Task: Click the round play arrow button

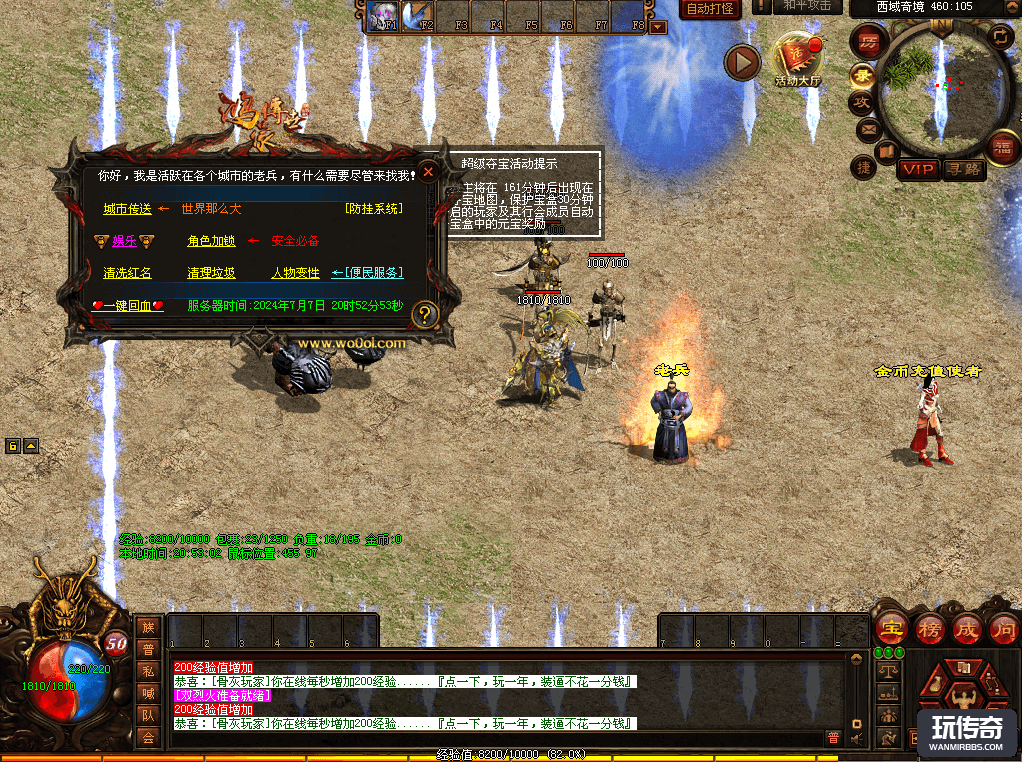Action: pyautogui.click(x=743, y=63)
